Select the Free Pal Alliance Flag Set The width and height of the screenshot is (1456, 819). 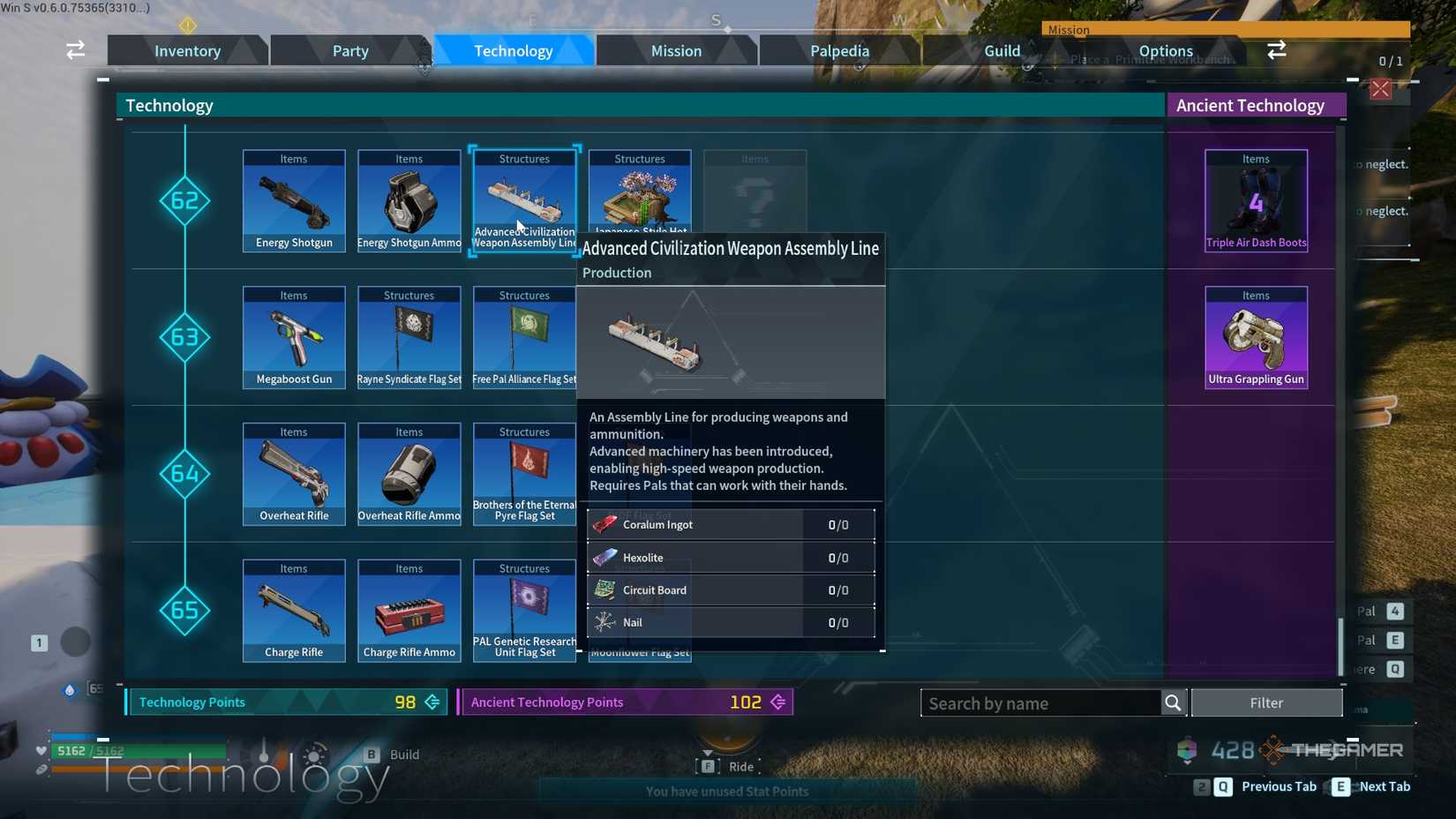pyautogui.click(x=524, y=335)
